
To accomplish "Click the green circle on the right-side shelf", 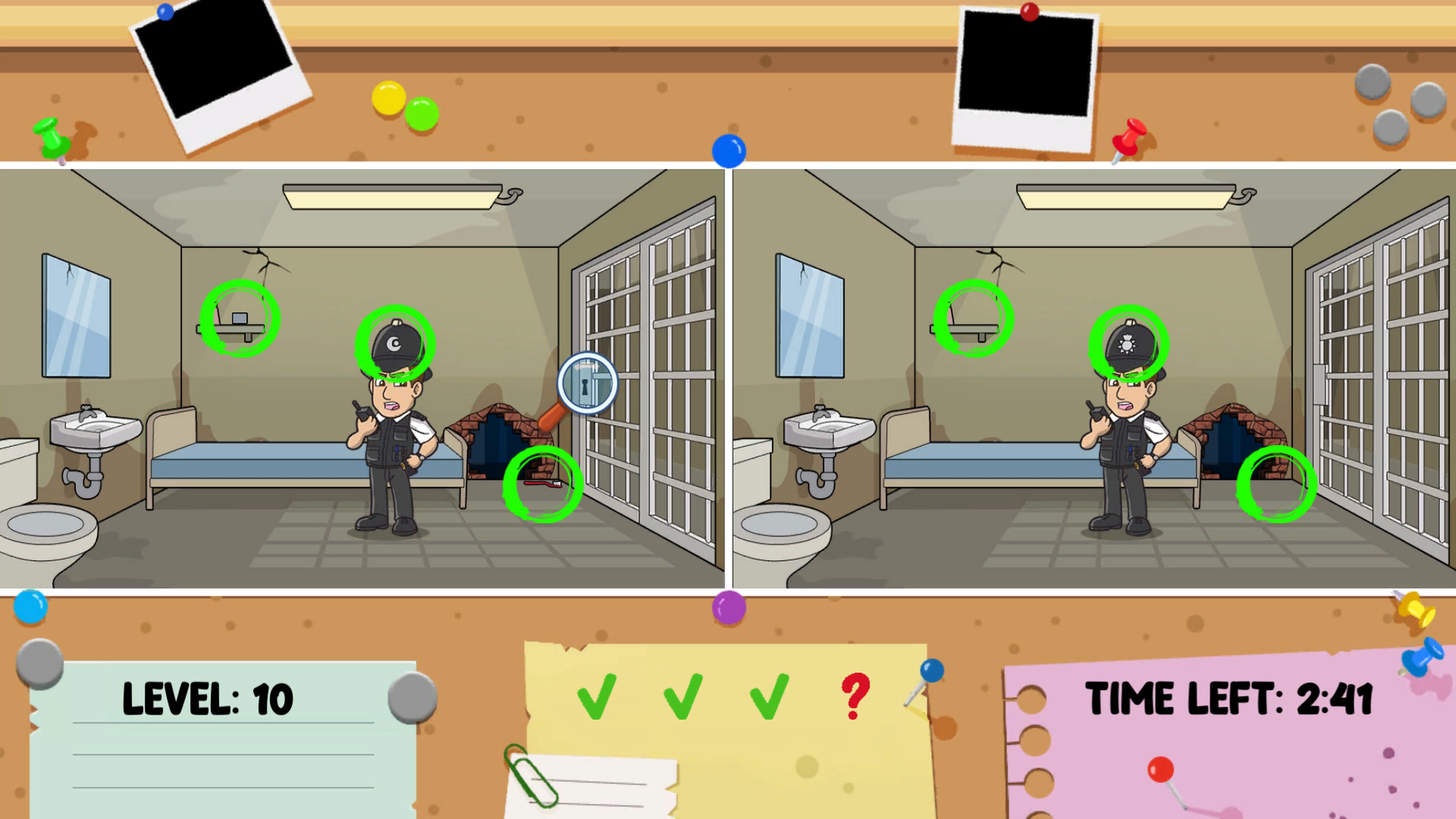I will point(973,318).
